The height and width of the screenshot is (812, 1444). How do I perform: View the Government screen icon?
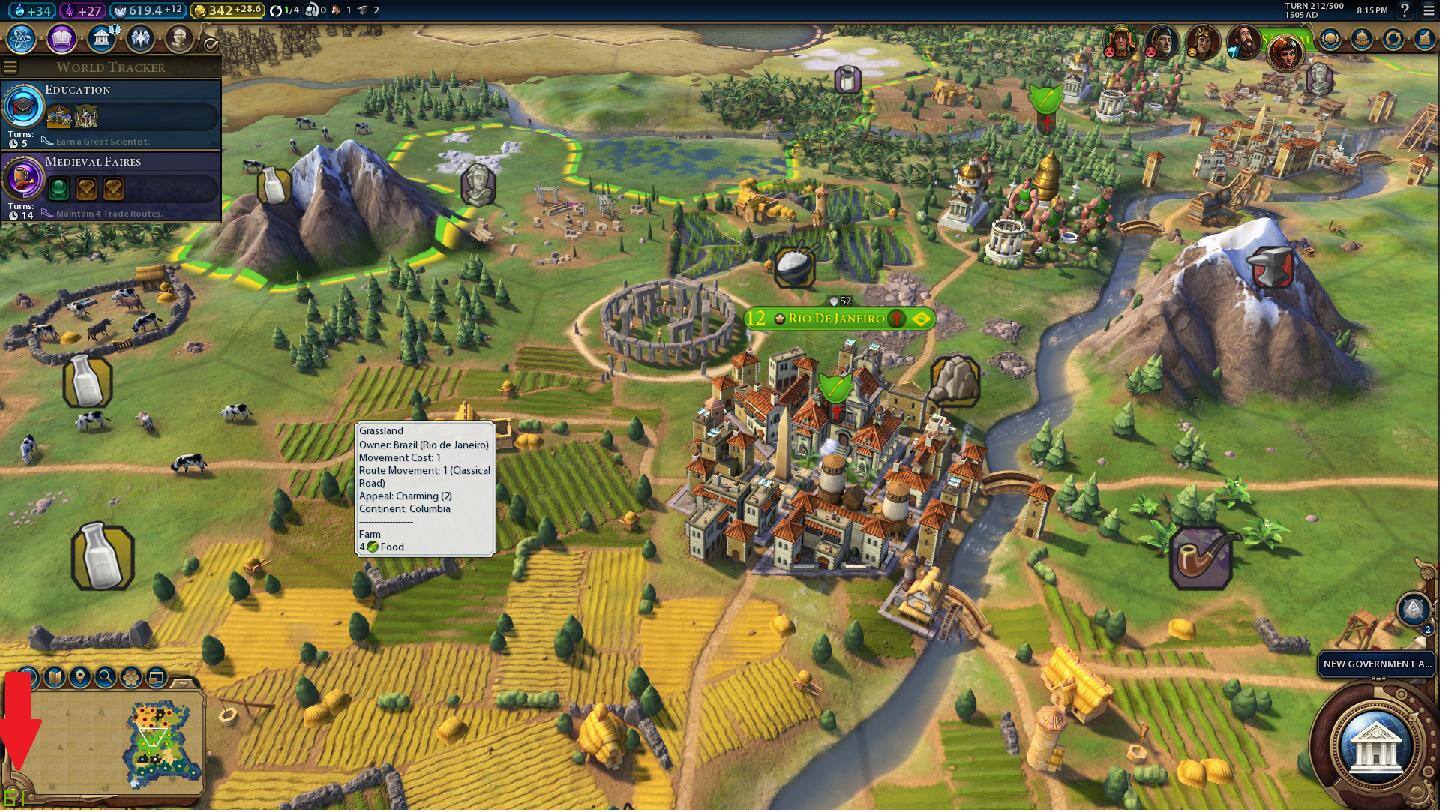pos(101,39)
